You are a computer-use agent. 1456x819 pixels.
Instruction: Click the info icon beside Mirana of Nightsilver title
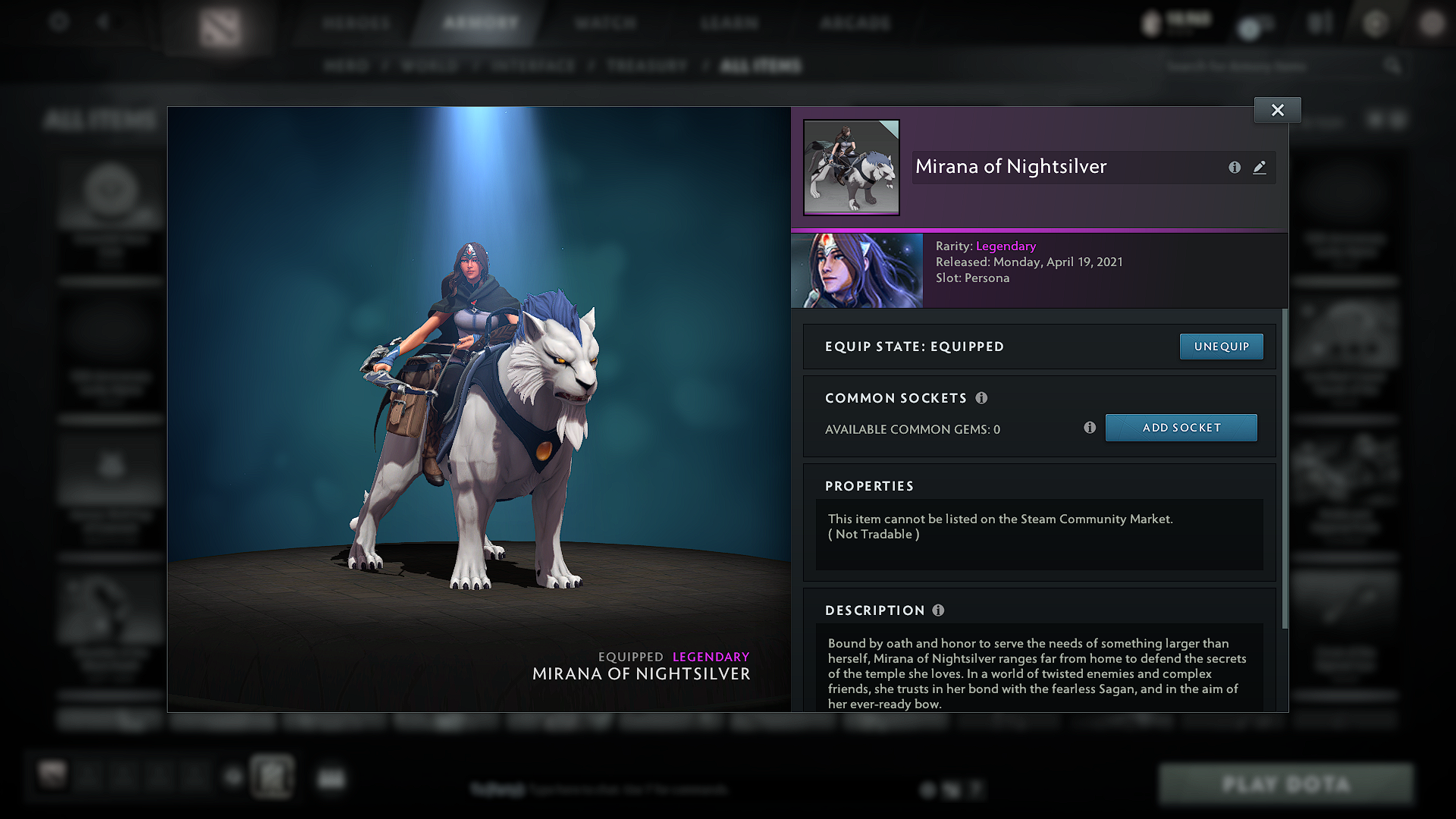[1235, 168]
